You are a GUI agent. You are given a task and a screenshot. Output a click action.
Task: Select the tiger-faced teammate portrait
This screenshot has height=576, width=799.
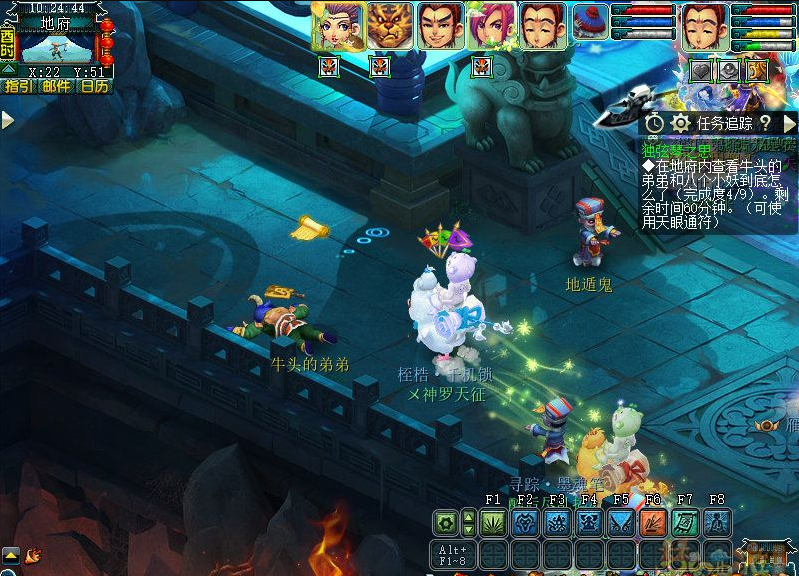(389, 26)
